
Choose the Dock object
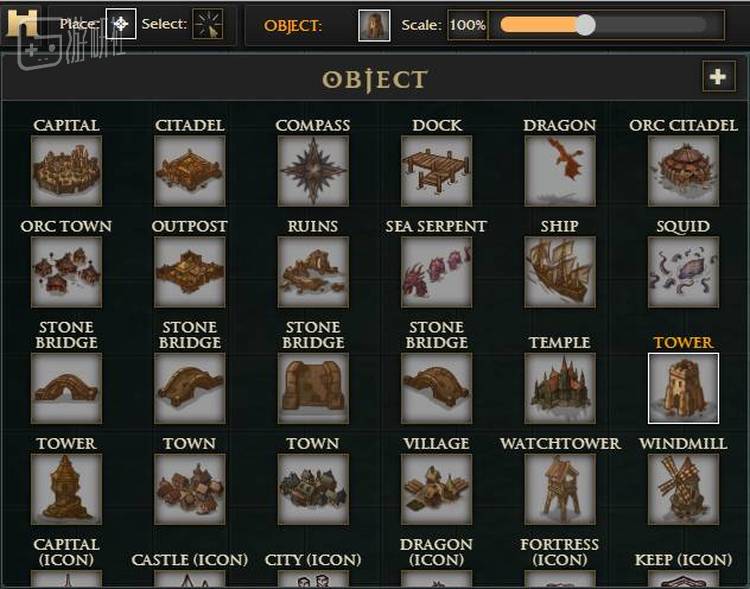[x=437, y=171]
